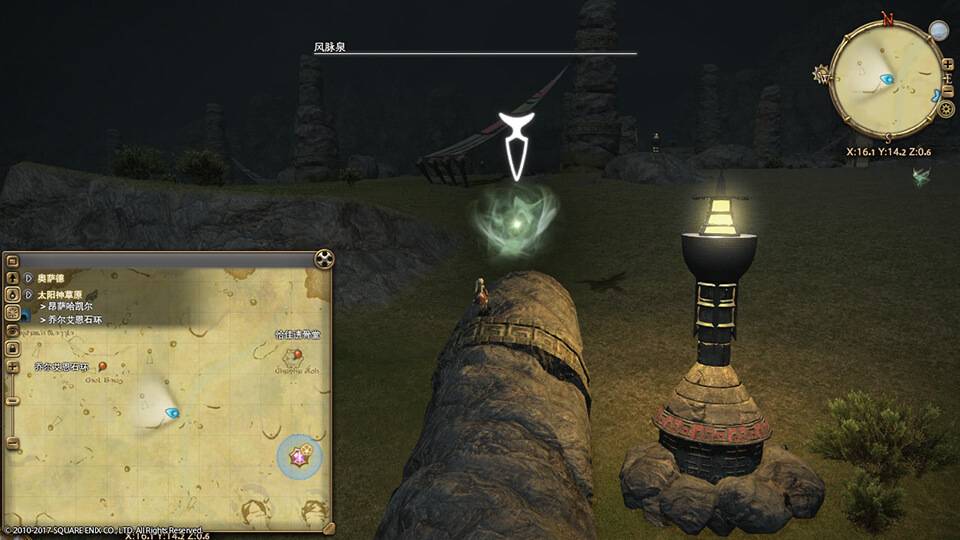Screen dimensions: 960x540
Task: Click the moon weather icon above minimap
Action: [x=938, y=31]
